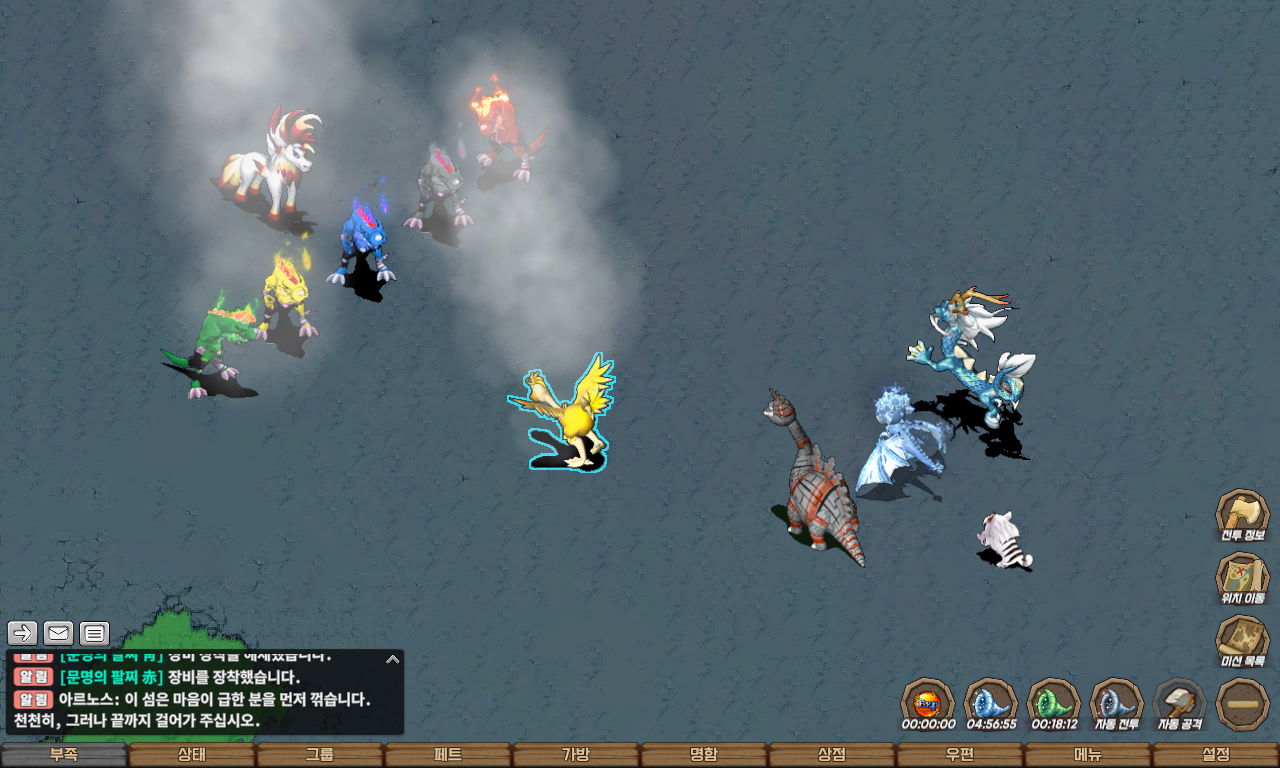Open the 가방 (Bag) inventory
1280x768 pixels.
point(575,755)
